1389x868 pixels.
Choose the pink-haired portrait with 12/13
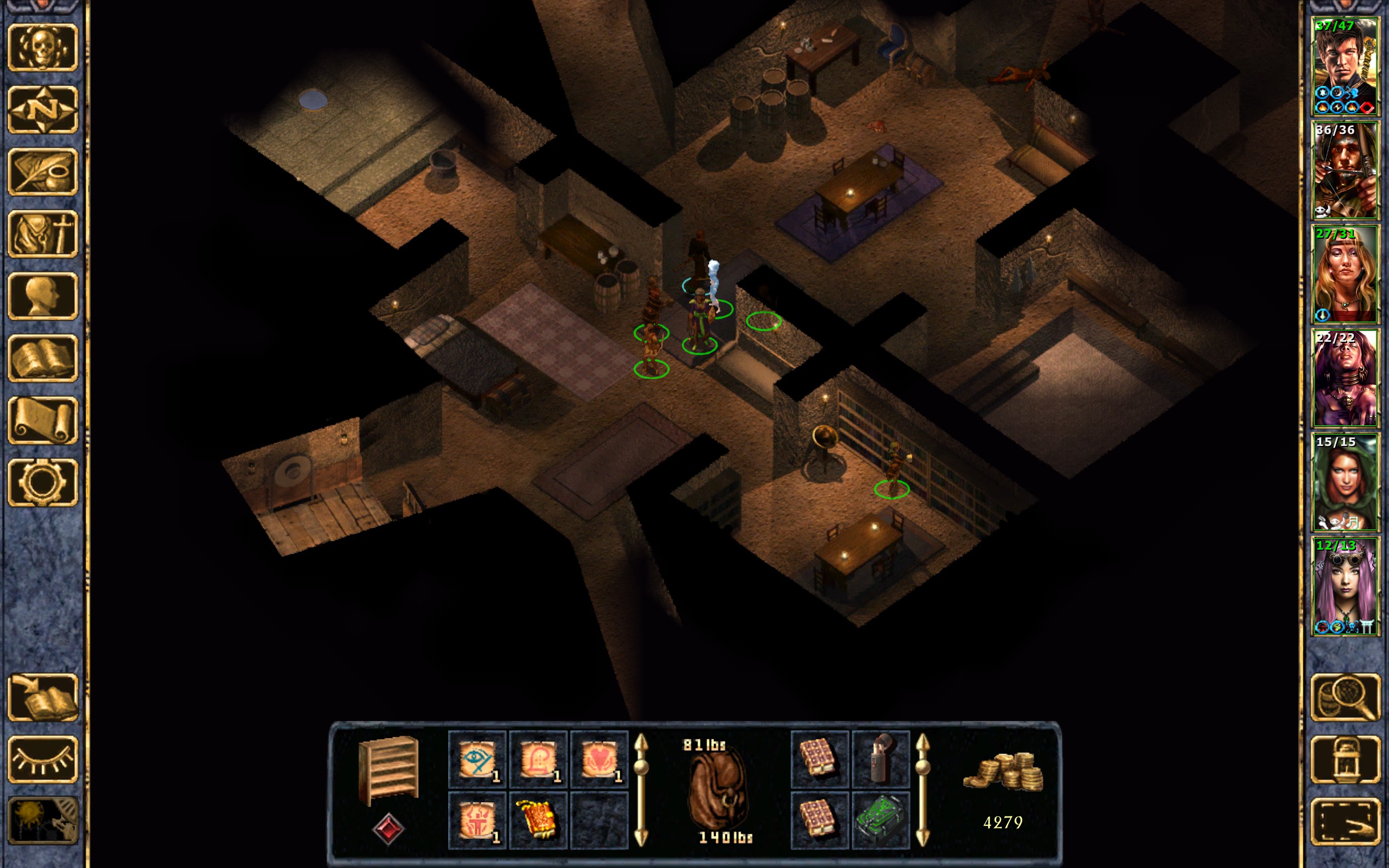1344,585
